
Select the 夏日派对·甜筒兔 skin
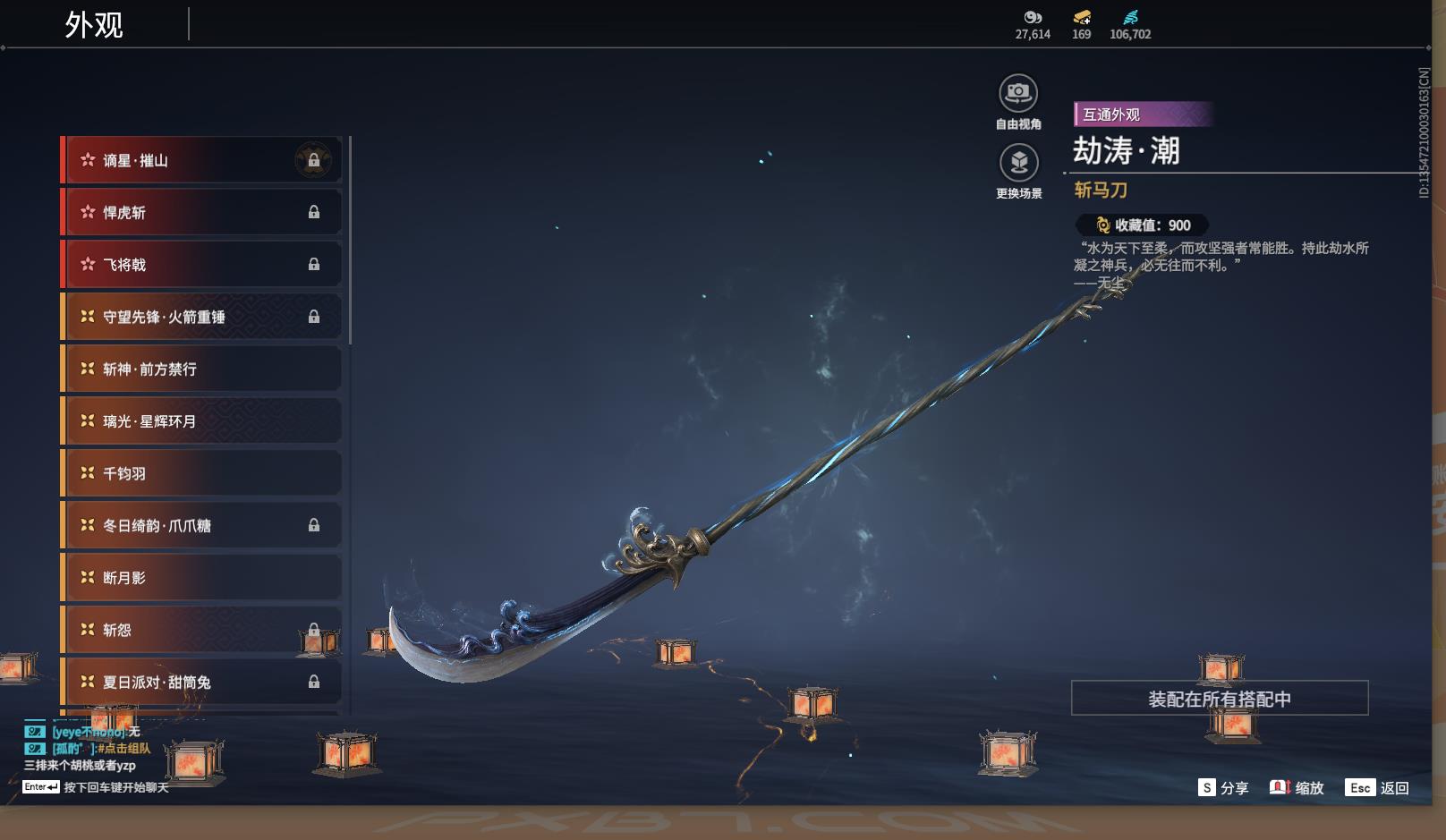[201, 682]
